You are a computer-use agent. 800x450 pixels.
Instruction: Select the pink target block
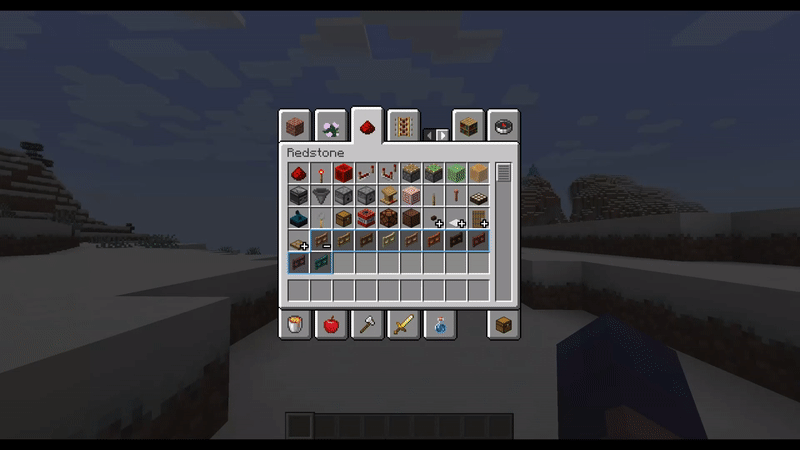410,195
